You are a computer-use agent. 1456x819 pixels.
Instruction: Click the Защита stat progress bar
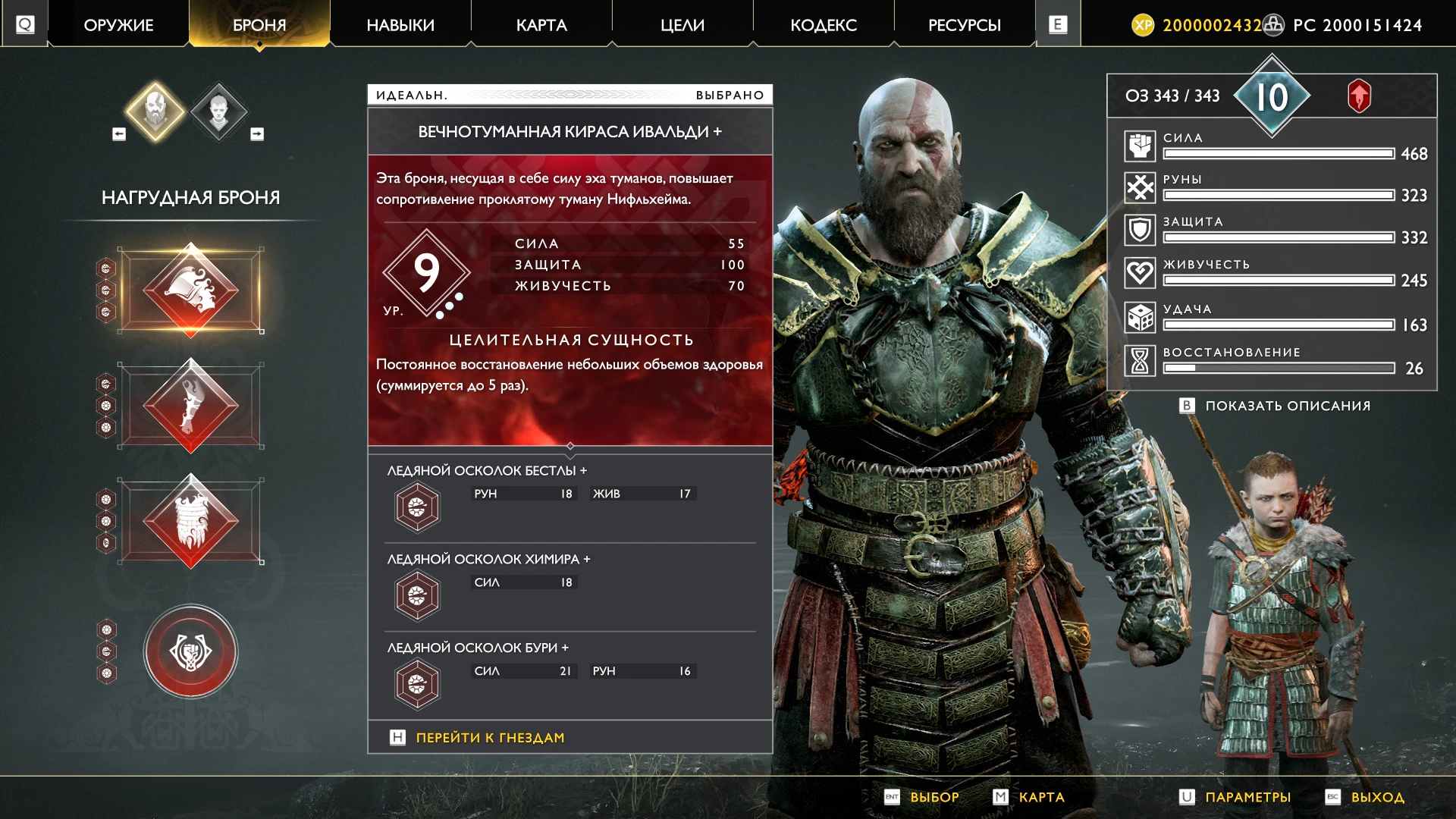tap(1278, 237)
